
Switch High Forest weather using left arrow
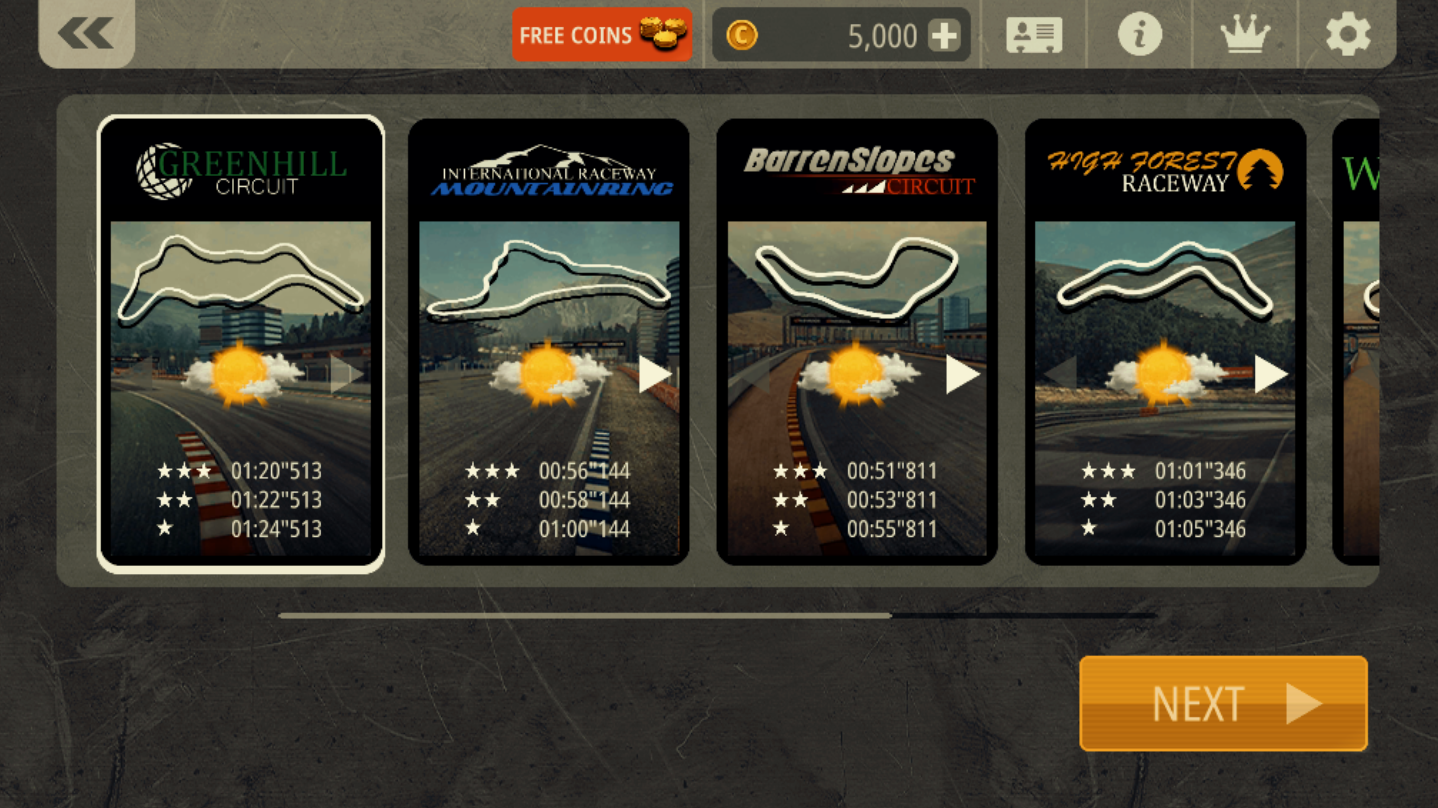coord(1060,375)
